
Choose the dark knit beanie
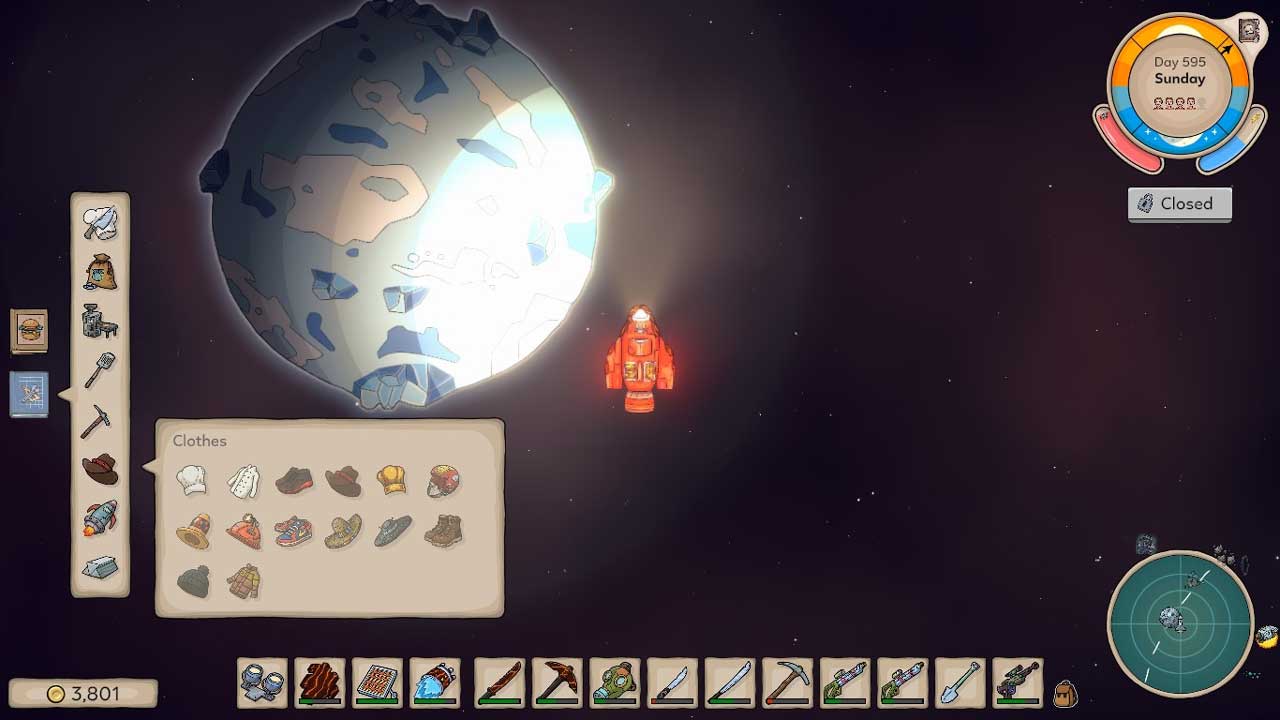pyautogui.click(x=193, y=581)
